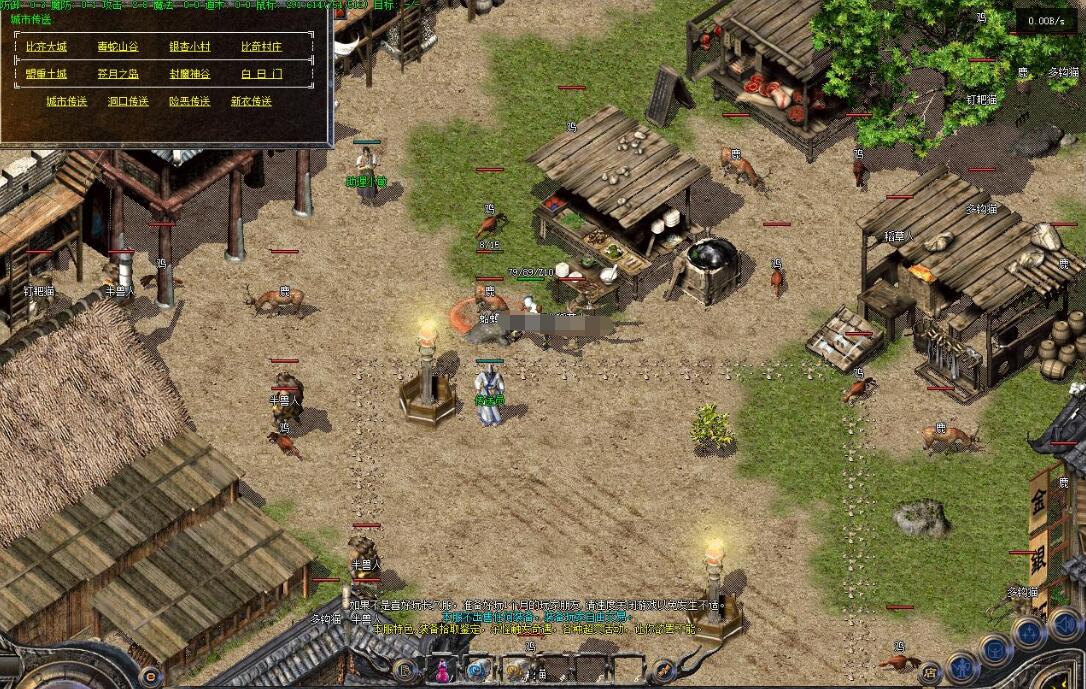Open the inventory bag icon
The image size is (1086, 689).
click(995, 650)
